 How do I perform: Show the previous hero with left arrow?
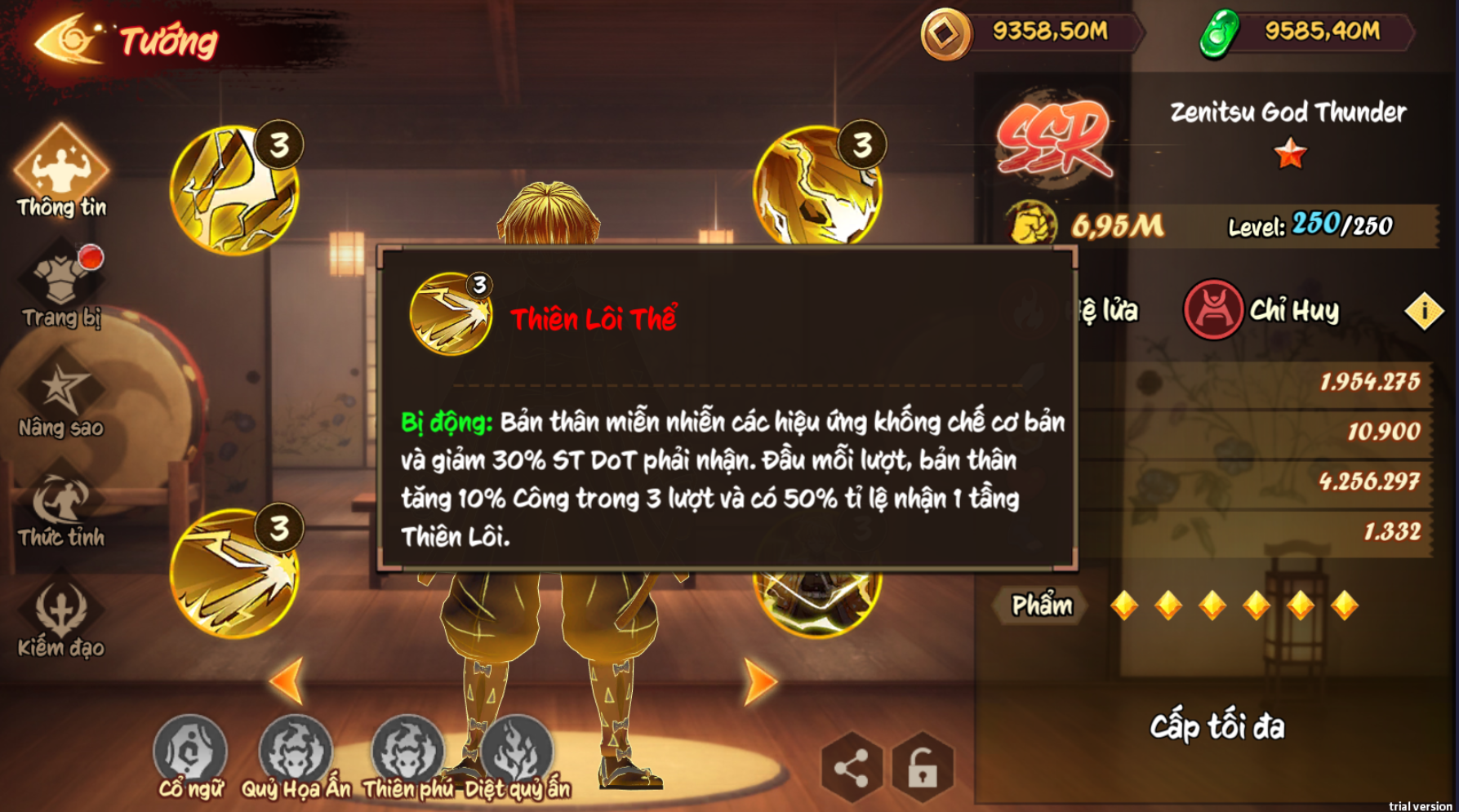pyautogui.click(x=287, y=680)
